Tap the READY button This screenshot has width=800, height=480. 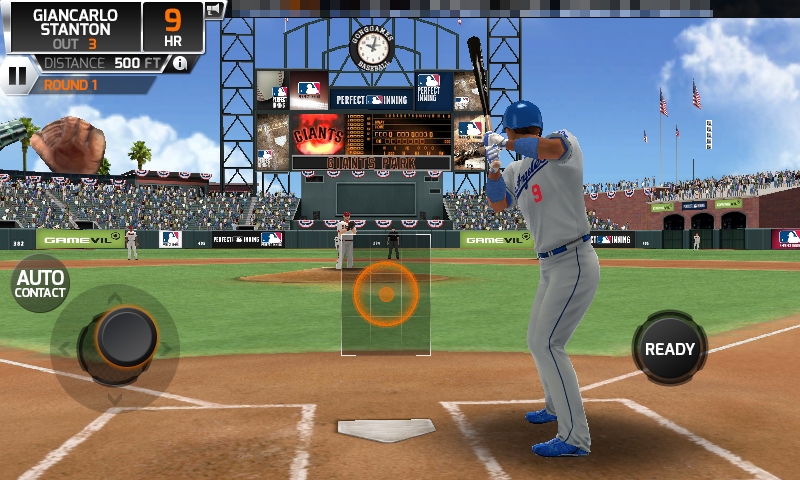[669, 349]
